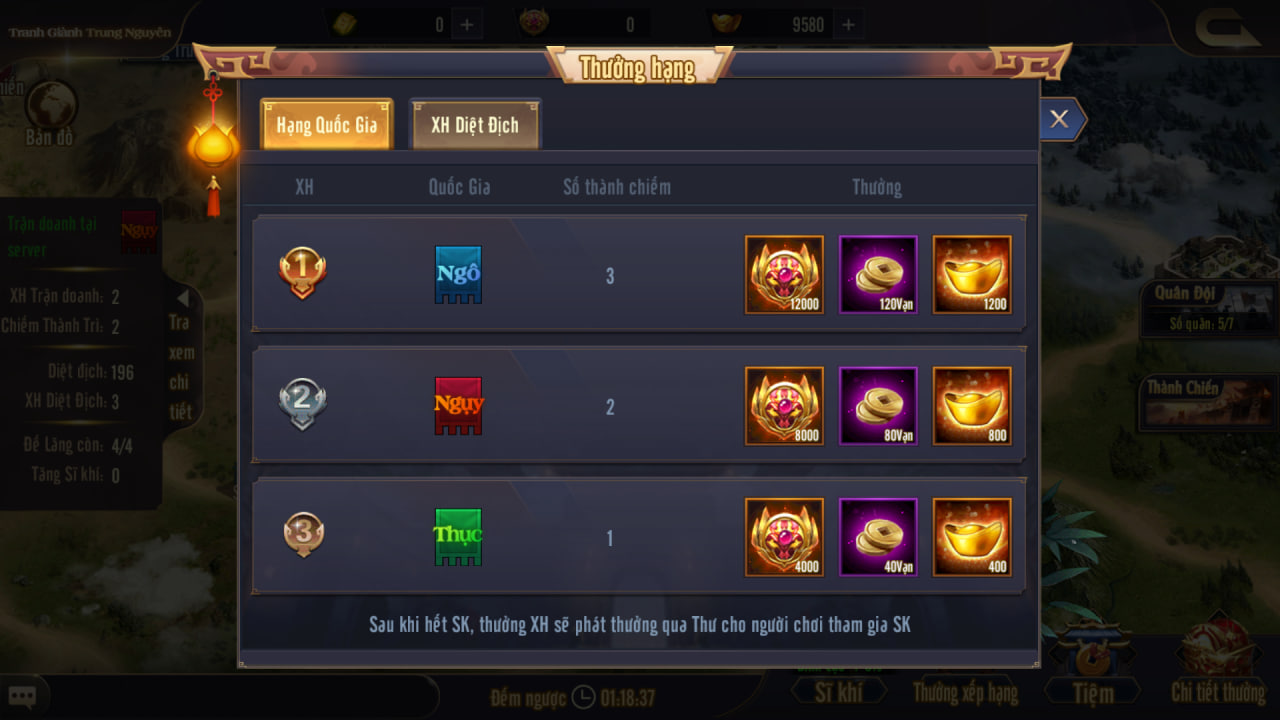This screenshot has height=720, width=1280.
Task: Tap the 1200 gold ingot reward
Action: pos(972,275)
